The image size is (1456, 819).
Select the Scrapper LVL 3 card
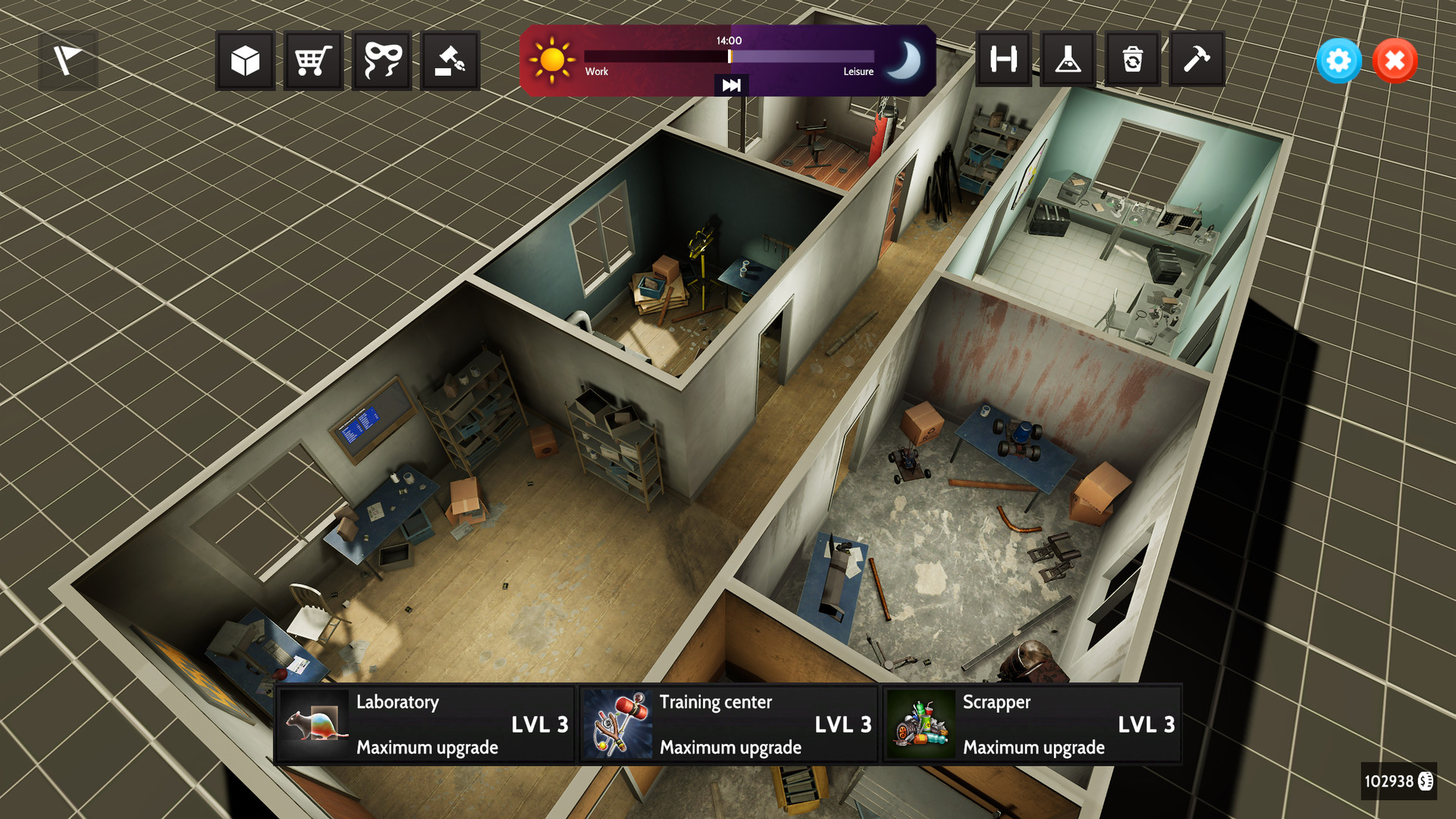click(x=1030, y=723)
